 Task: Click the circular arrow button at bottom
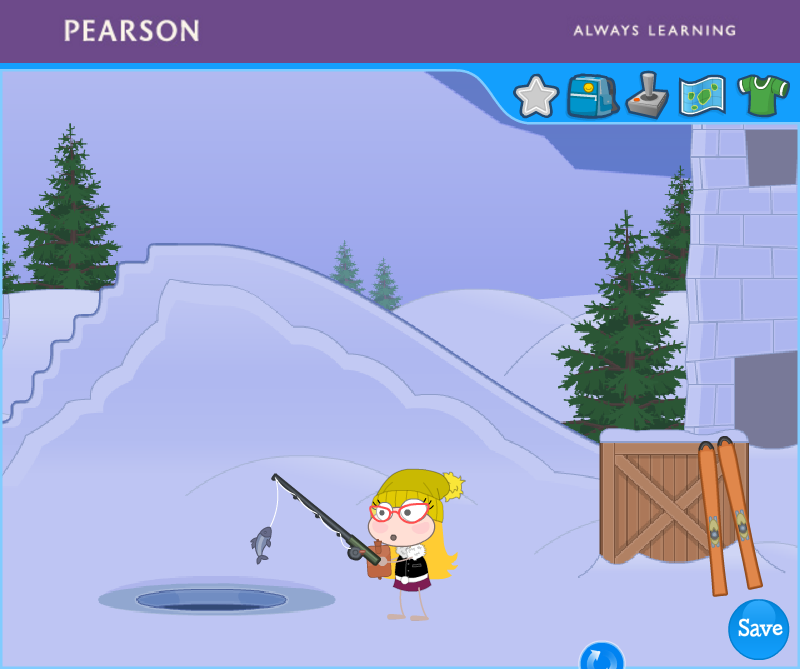pos(601,658)
